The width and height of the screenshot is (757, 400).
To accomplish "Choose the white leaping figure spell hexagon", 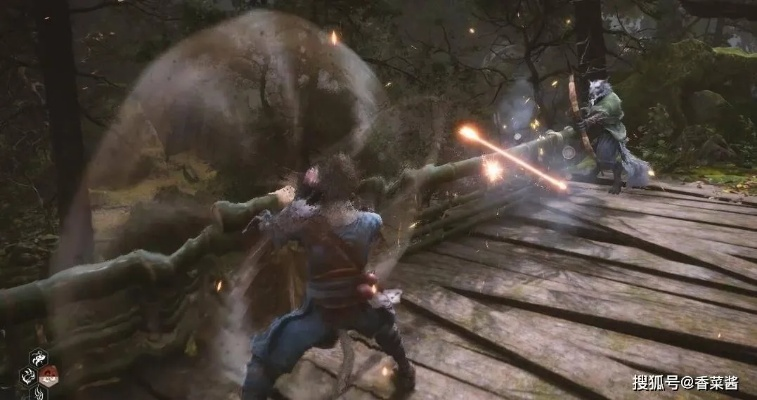I will pyautogui.click(x=38, y=358).
